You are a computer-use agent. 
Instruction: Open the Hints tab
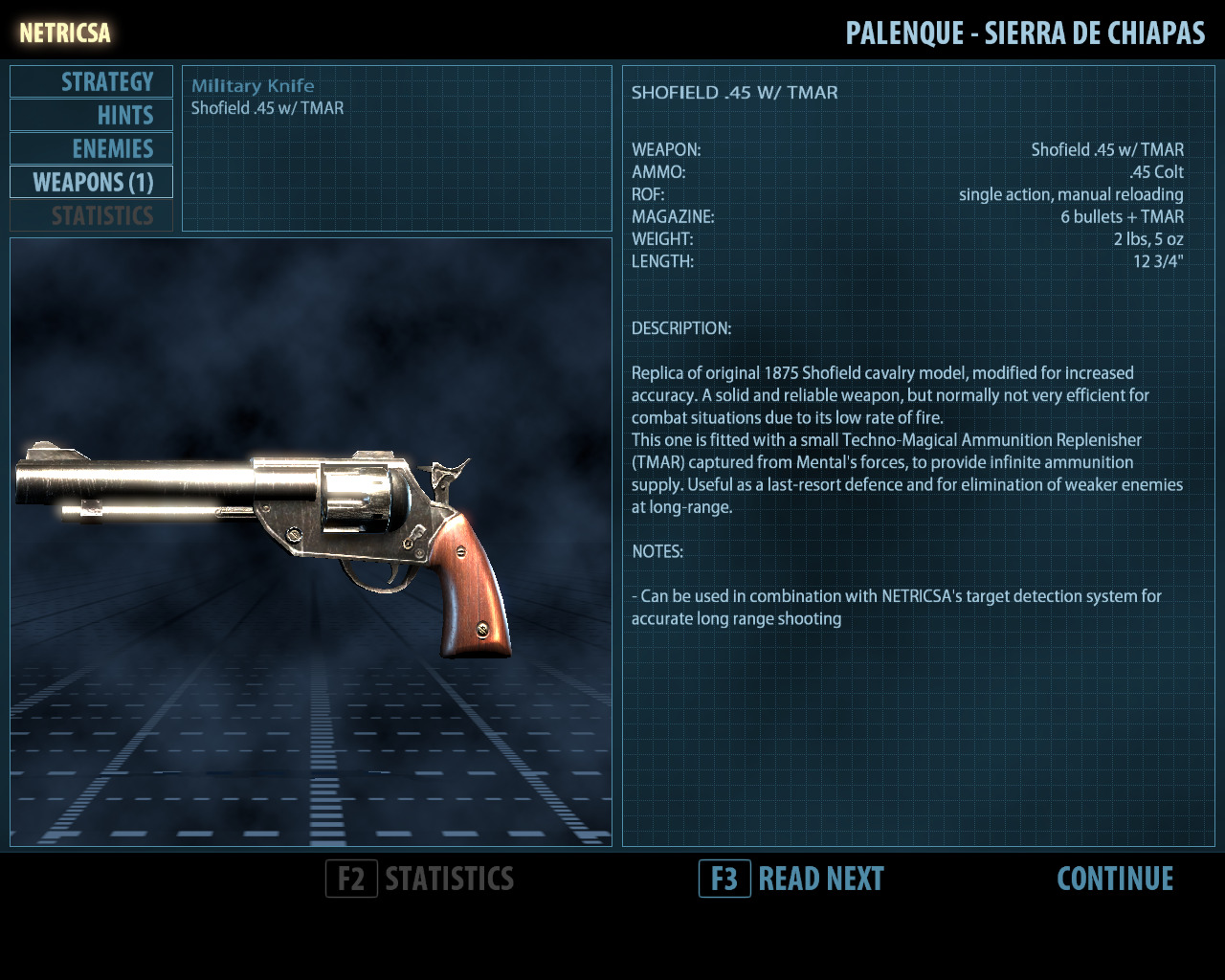tap(92, 116)
